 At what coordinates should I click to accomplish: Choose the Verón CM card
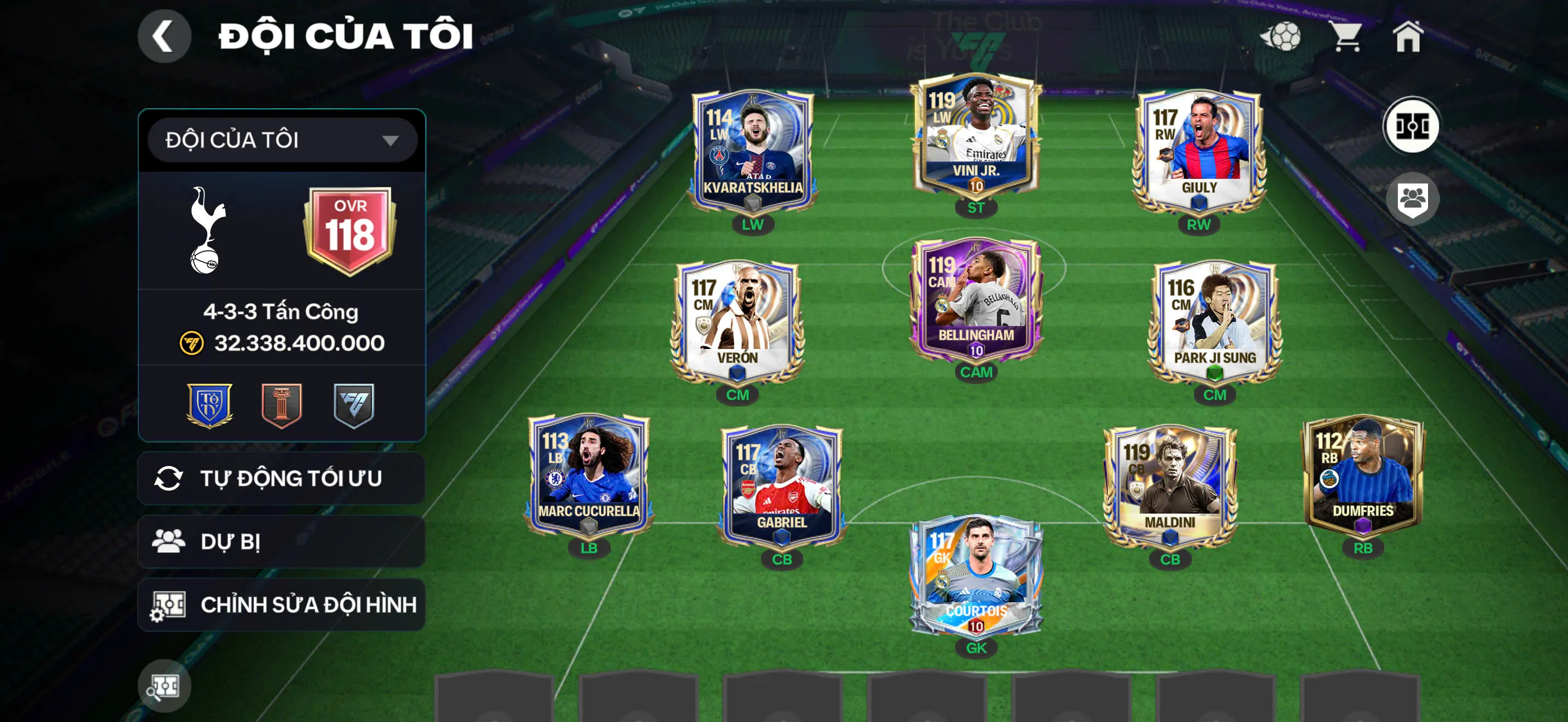pyautogui.click(x=737, y=322)
